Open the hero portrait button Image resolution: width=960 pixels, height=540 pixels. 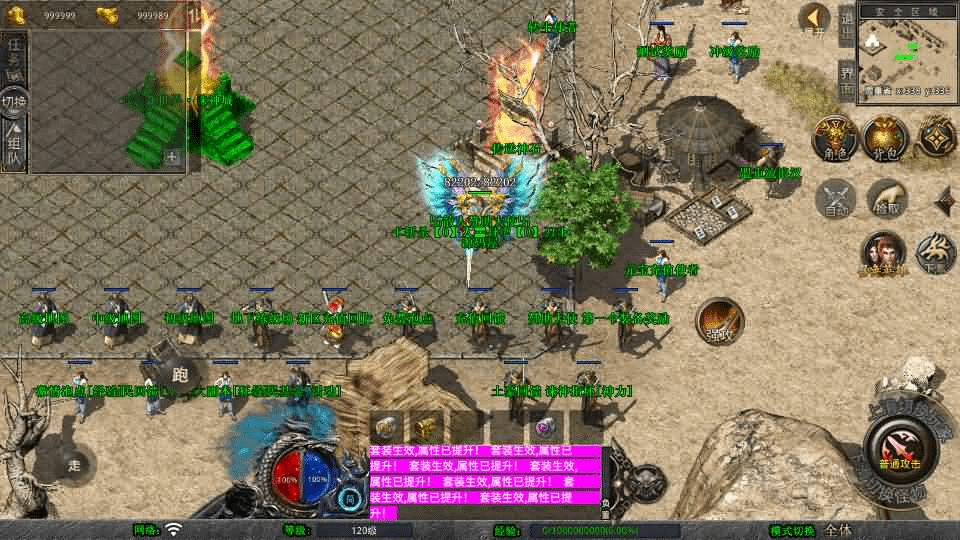pos(884,254)
